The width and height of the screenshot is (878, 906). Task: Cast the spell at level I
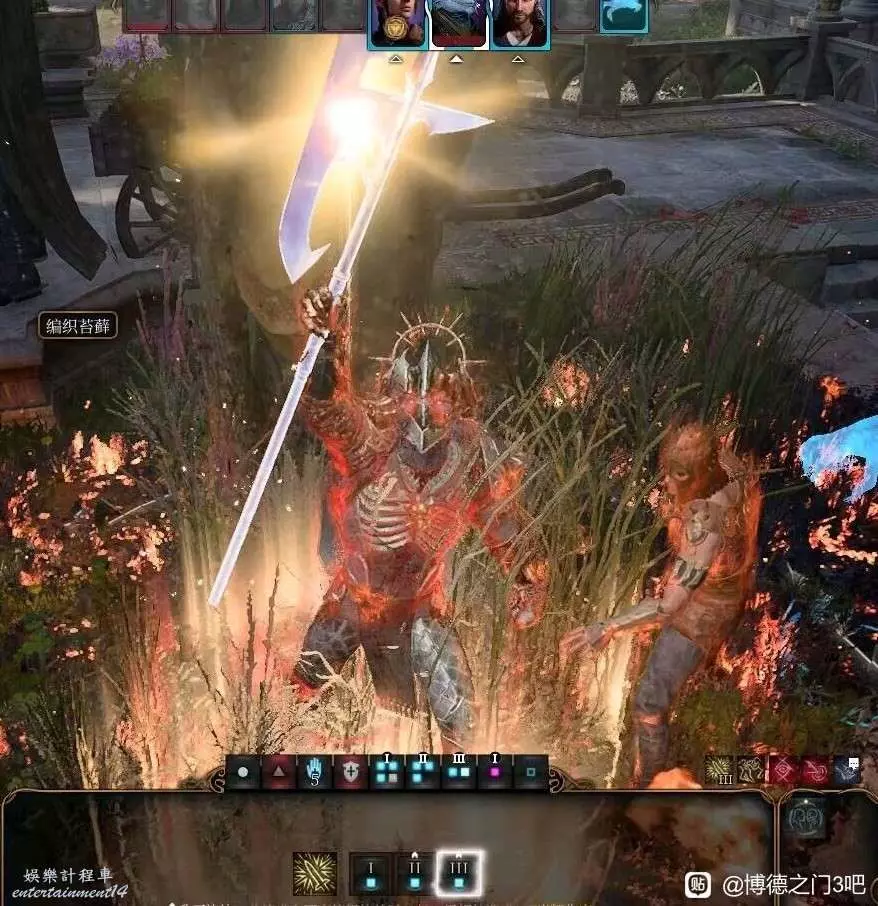click(x=371, y=873)
